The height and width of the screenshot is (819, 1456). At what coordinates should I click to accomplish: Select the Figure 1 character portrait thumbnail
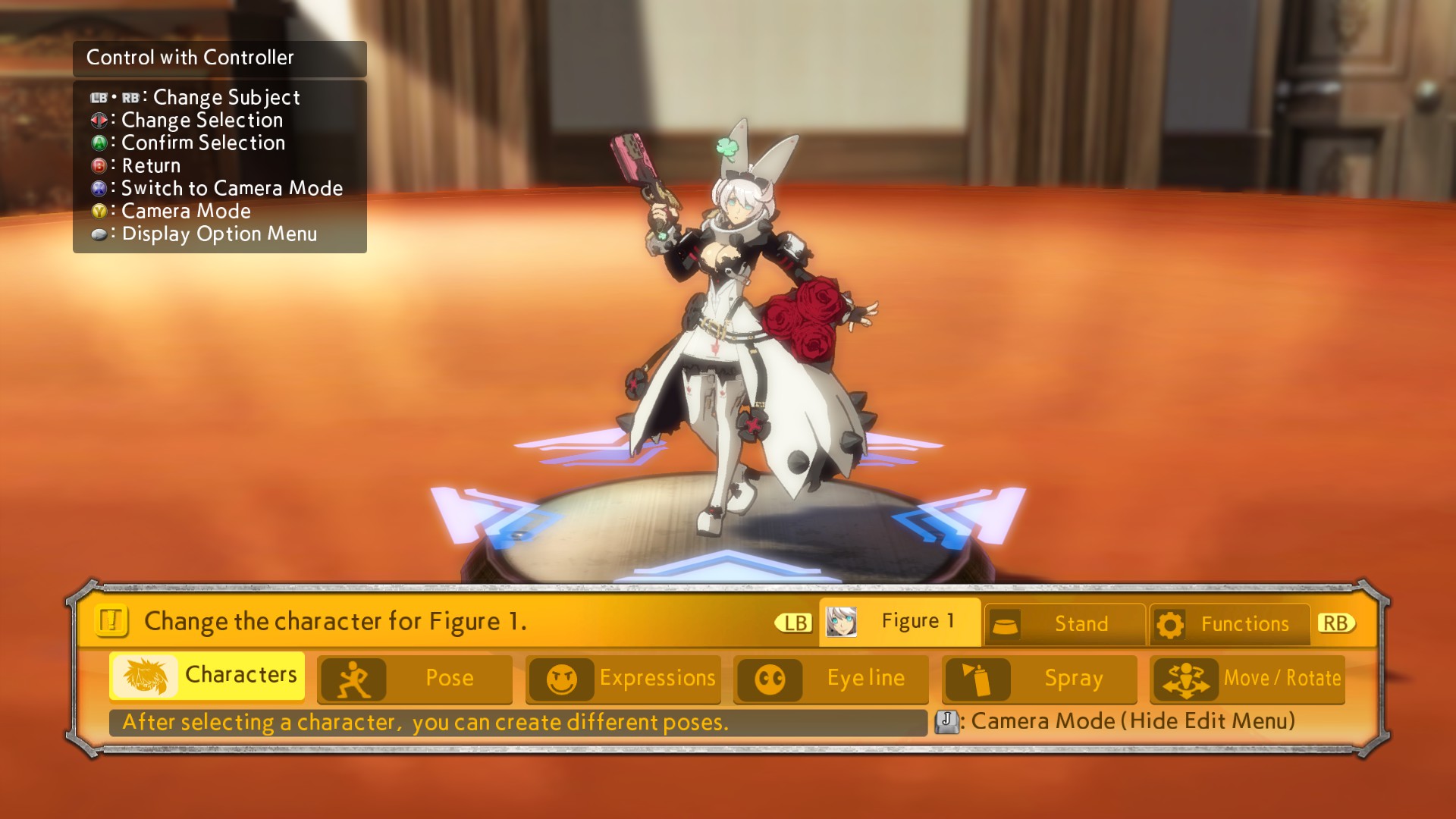[843, 621]
